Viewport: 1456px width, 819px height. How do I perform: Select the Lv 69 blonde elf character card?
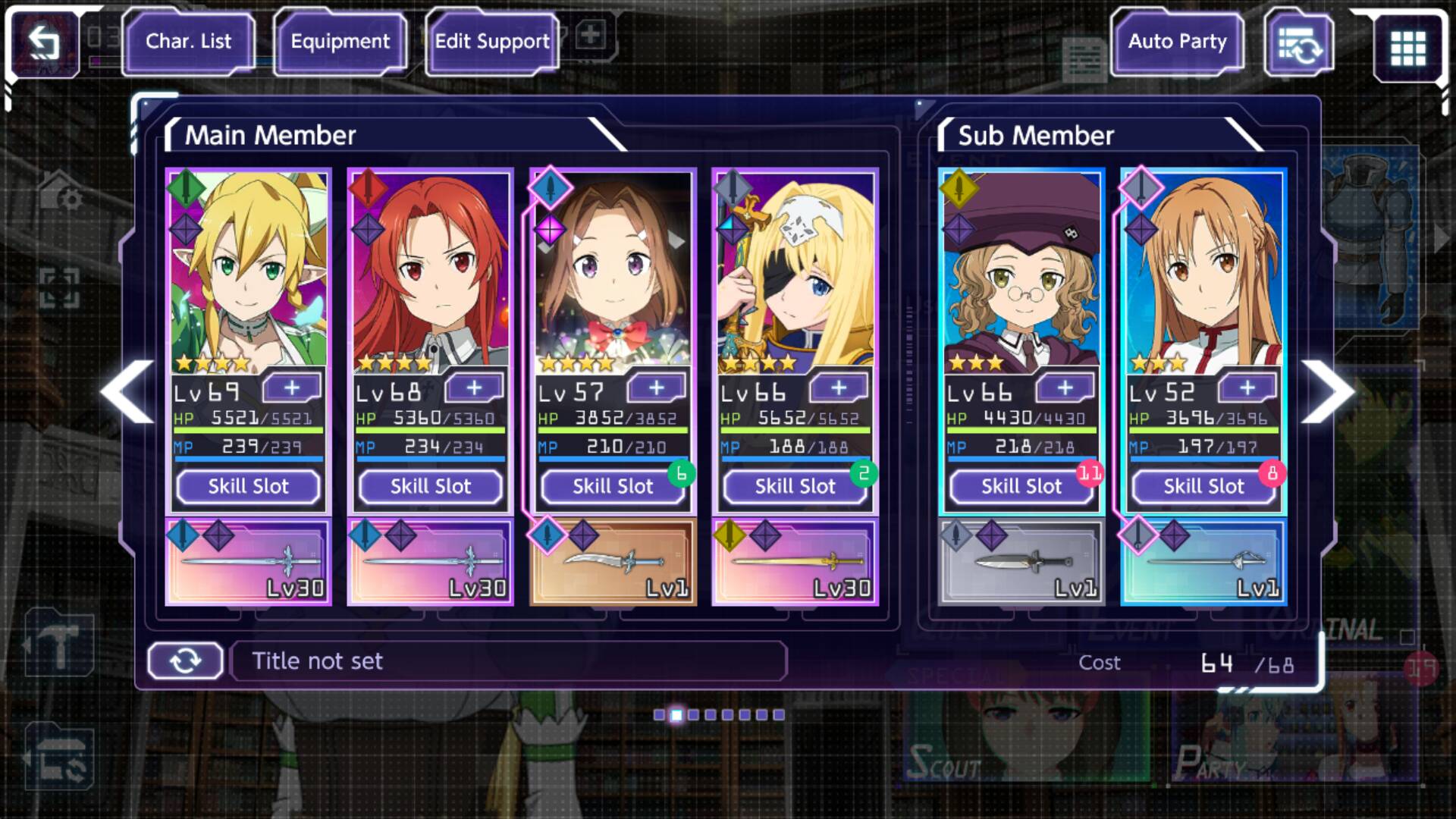pos(249,273)
